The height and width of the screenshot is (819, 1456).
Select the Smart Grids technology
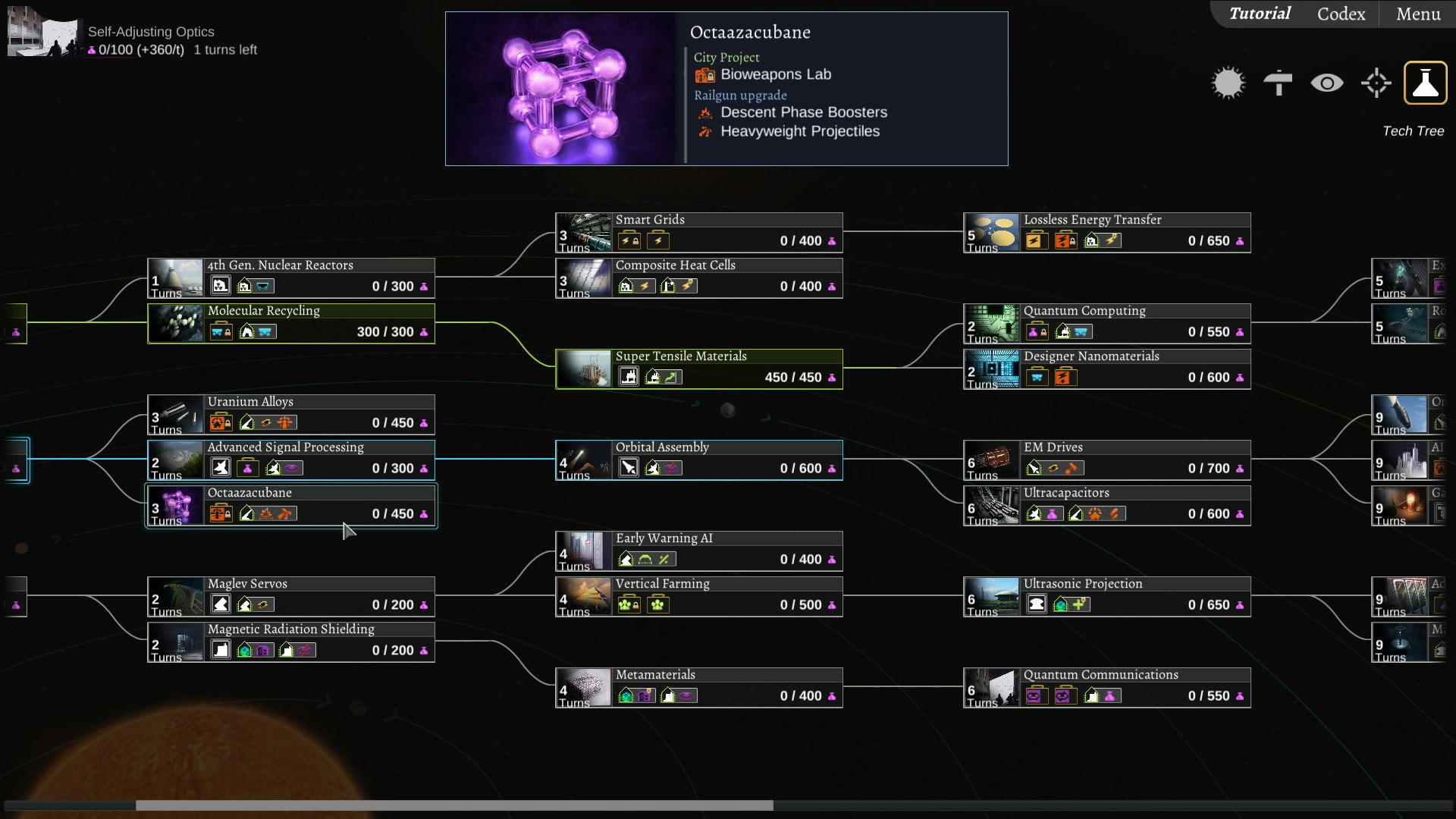pyautogui.click(x=698, y=232)
